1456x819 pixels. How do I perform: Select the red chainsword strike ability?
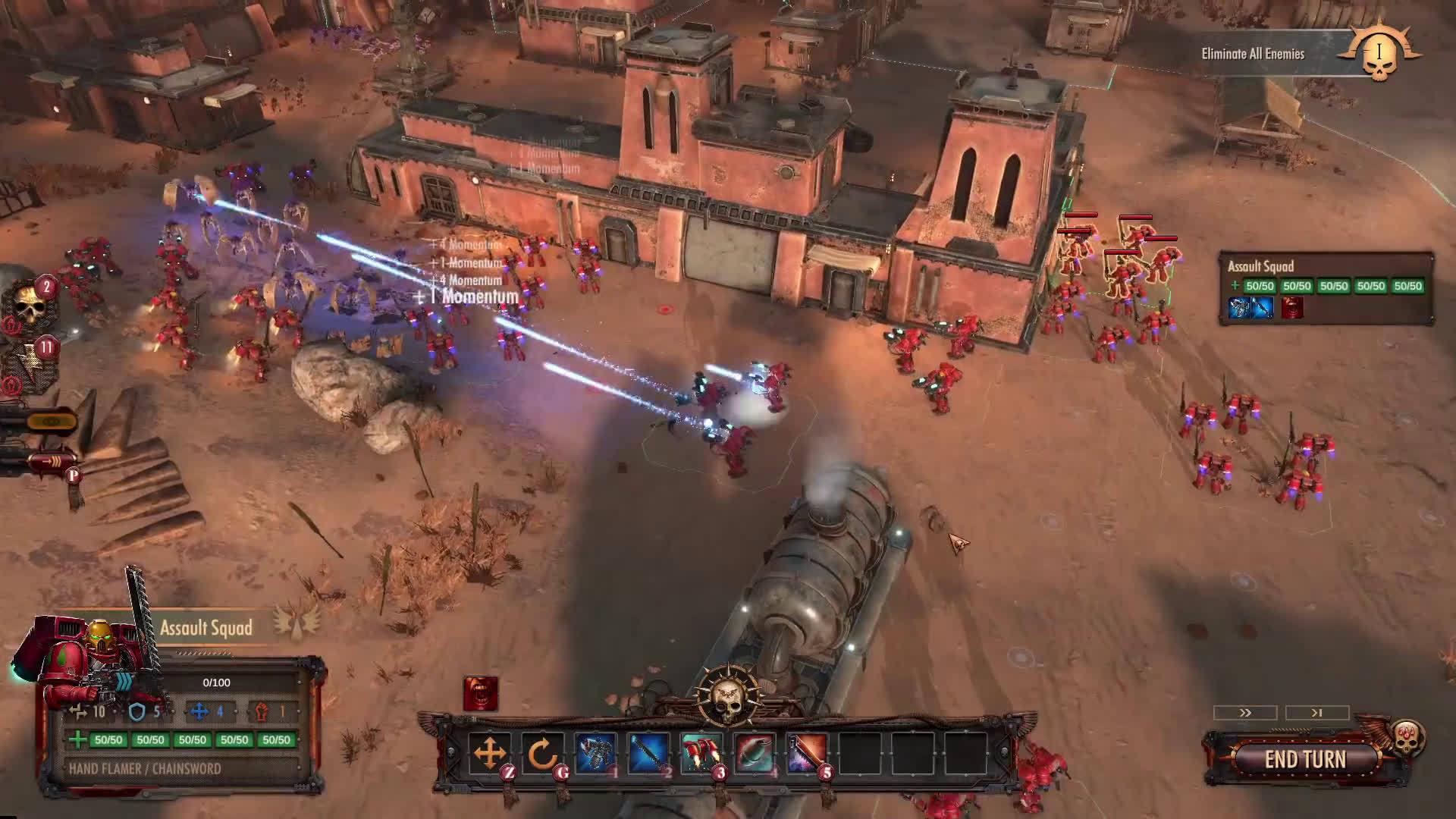[x=807, y=753]
